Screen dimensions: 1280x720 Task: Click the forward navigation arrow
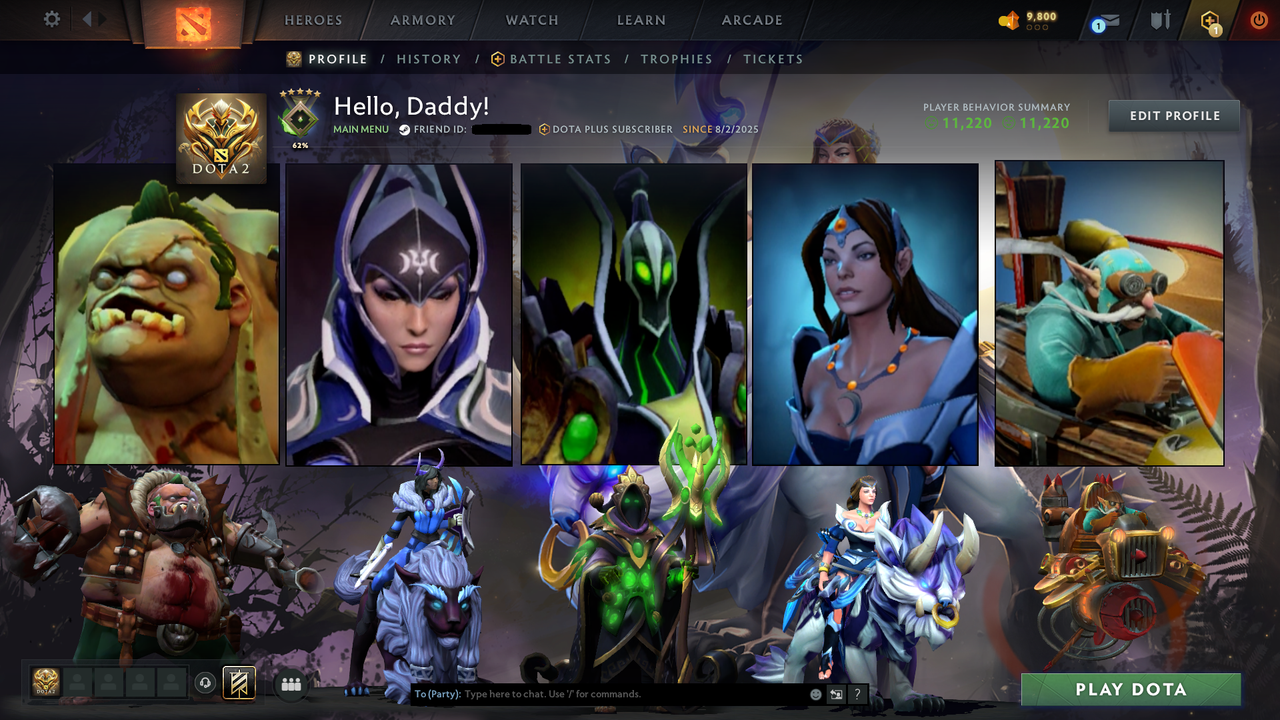tap(100, 18)
